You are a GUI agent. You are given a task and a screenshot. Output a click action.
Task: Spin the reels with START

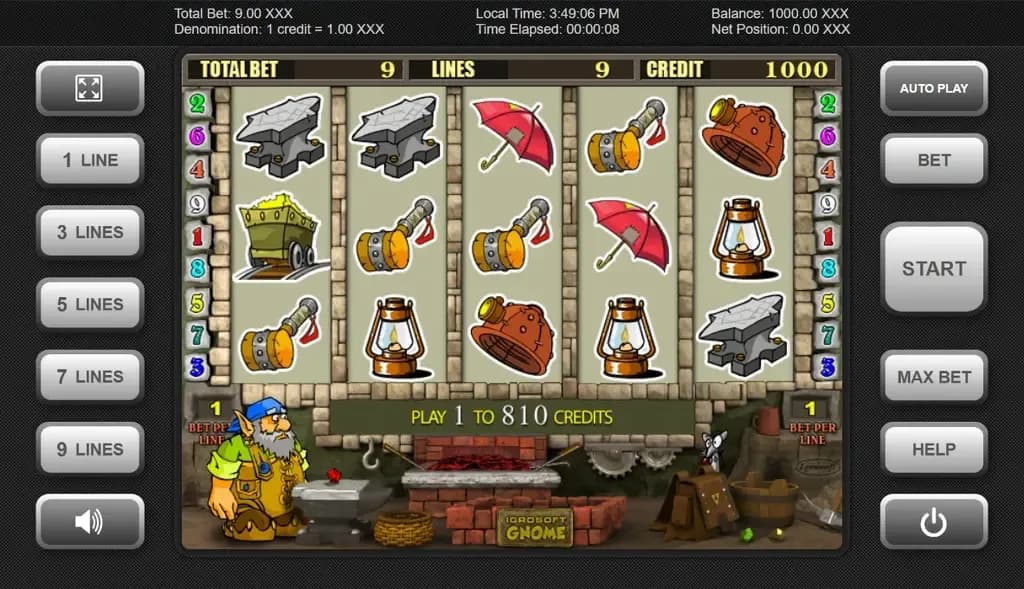point(933,268)
